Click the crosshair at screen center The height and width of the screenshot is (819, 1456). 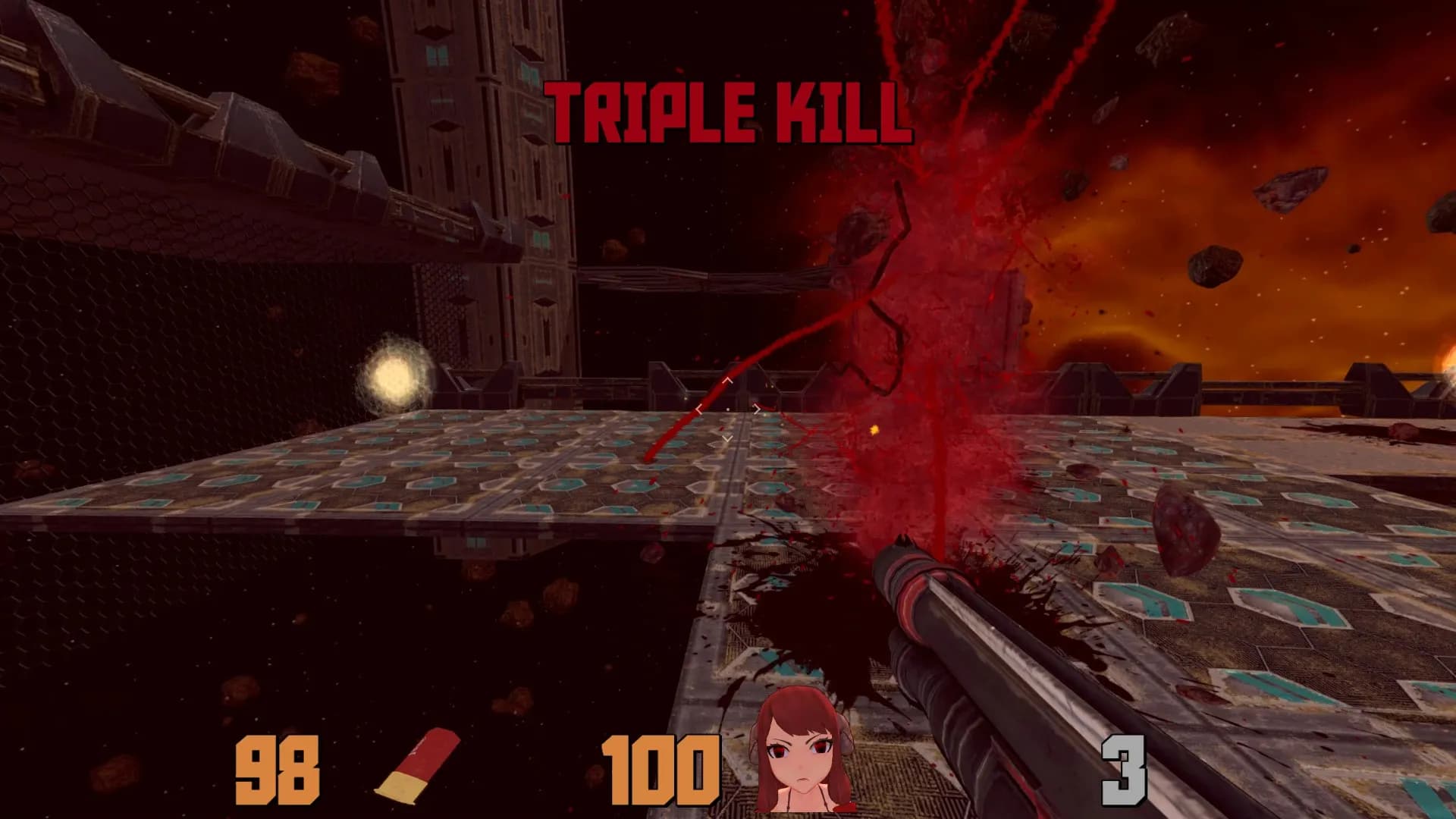tap(728, 409)
